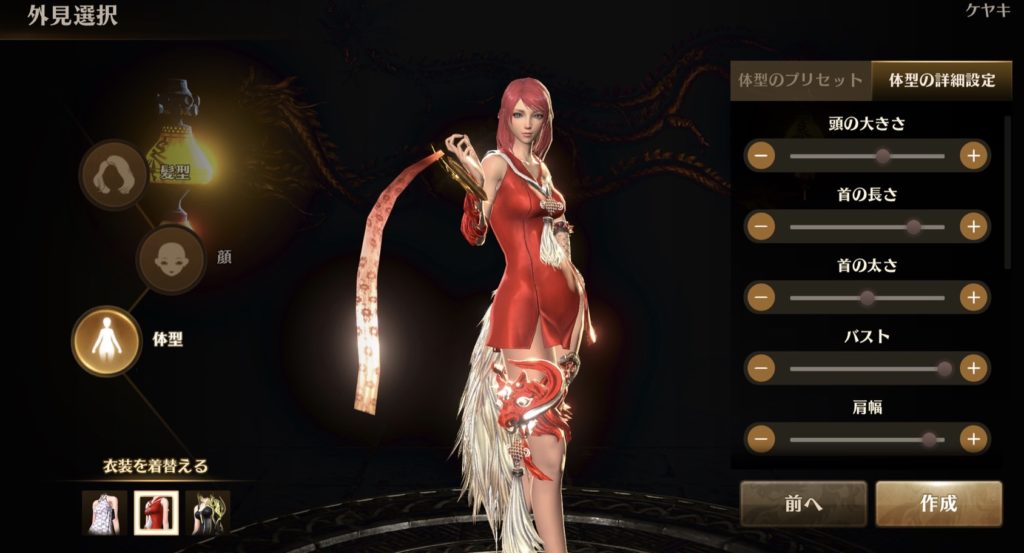
Task: Choose the white patterned outfit thumbnail
Action: pyautogui.click(x=103, y=512)
